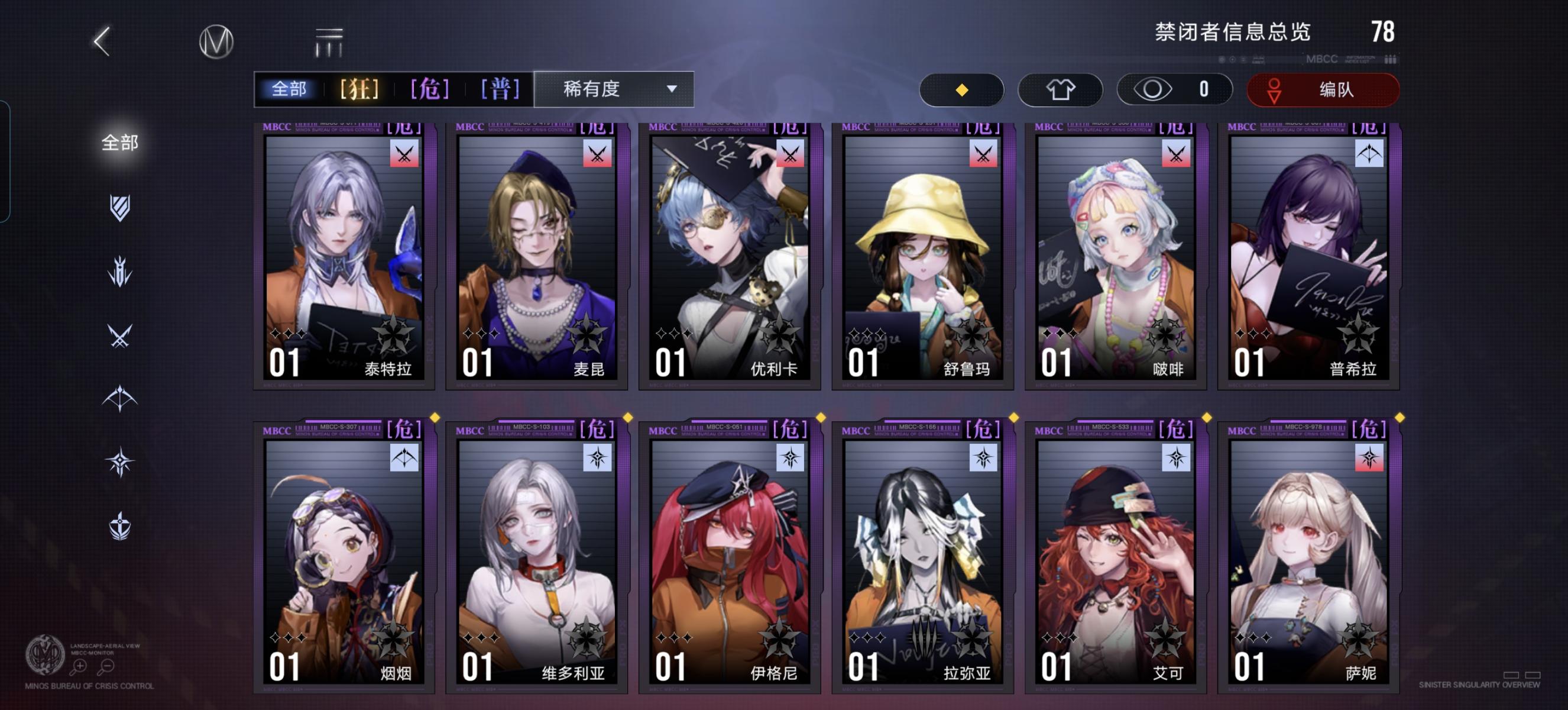
Task: Switch to the [狂] category tab
Action: tap(359, 89)
